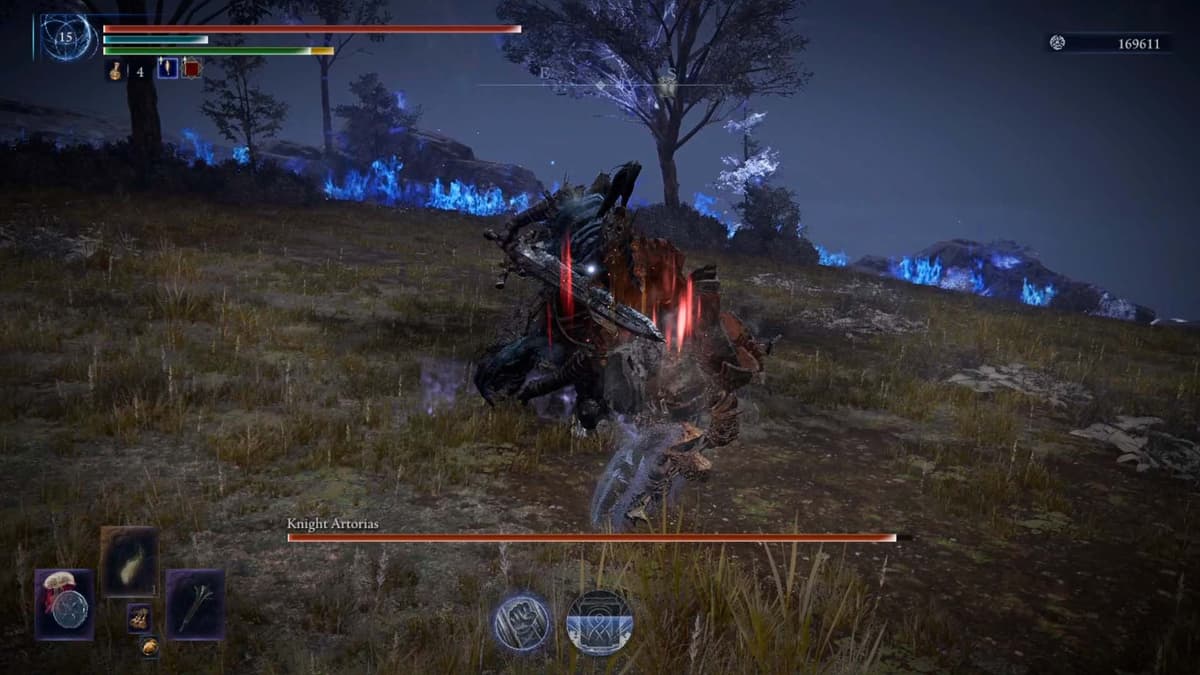Viewport: 1200px width, 675px height.
Task: Select the staff weapon slot
Action: click(x=195, y=604)
